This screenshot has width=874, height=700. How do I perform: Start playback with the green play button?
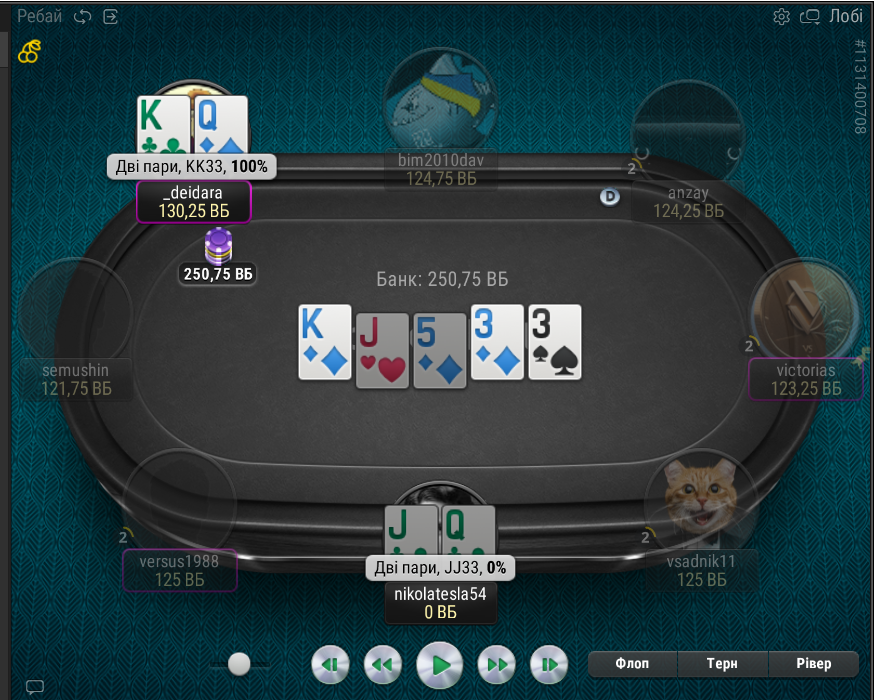[440, 663]
